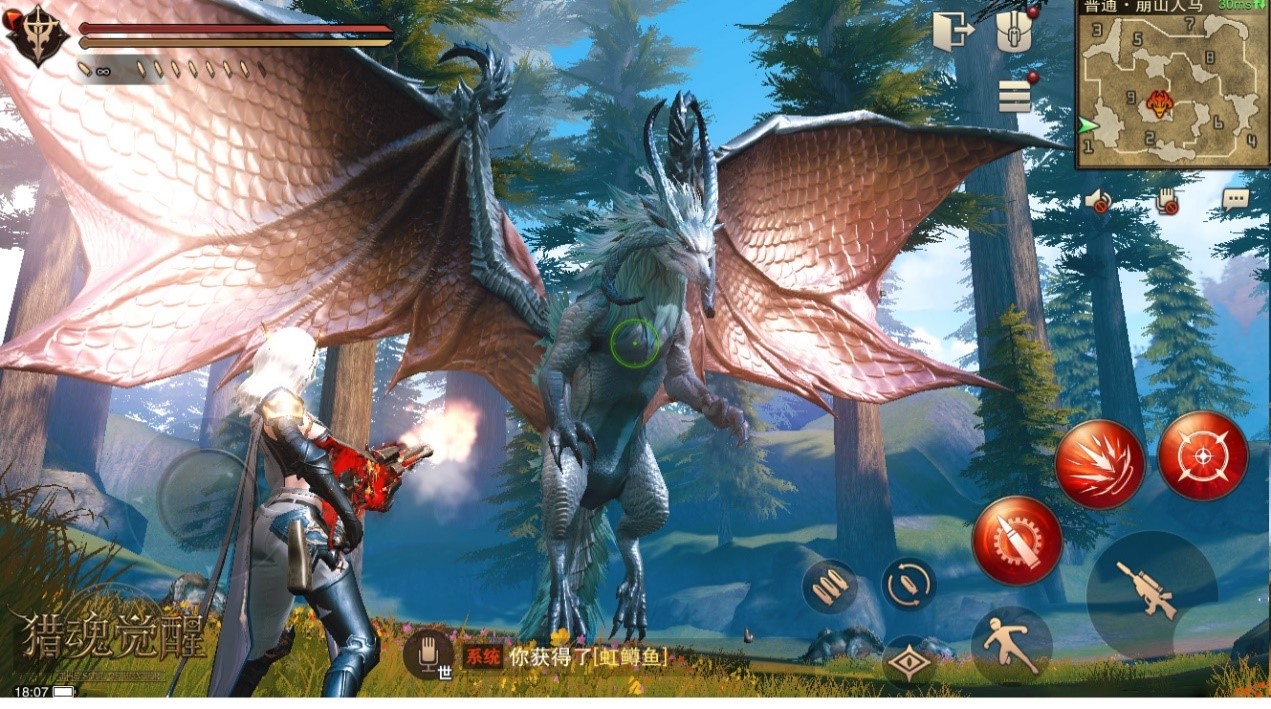Activate the red explosive burst skill
The width and height of the screenshot is (1271, 709).
tap(1099, 463)
